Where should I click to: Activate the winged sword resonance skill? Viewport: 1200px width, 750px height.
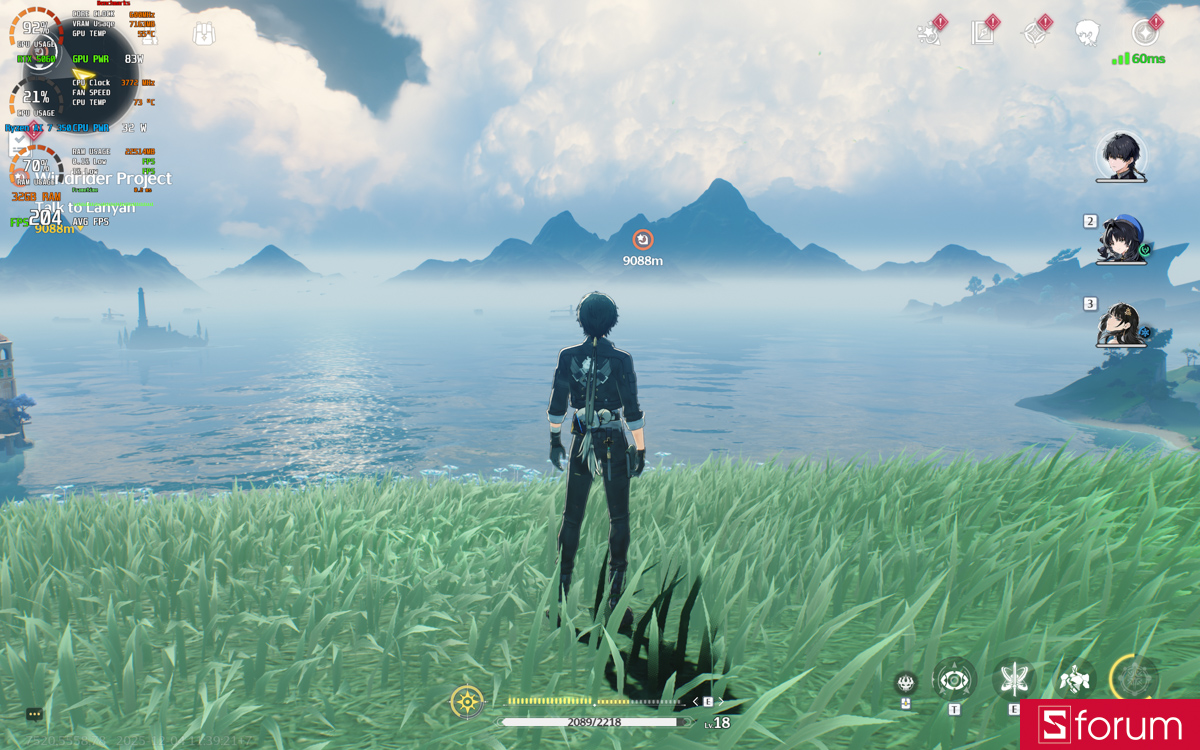point(1013,679)
